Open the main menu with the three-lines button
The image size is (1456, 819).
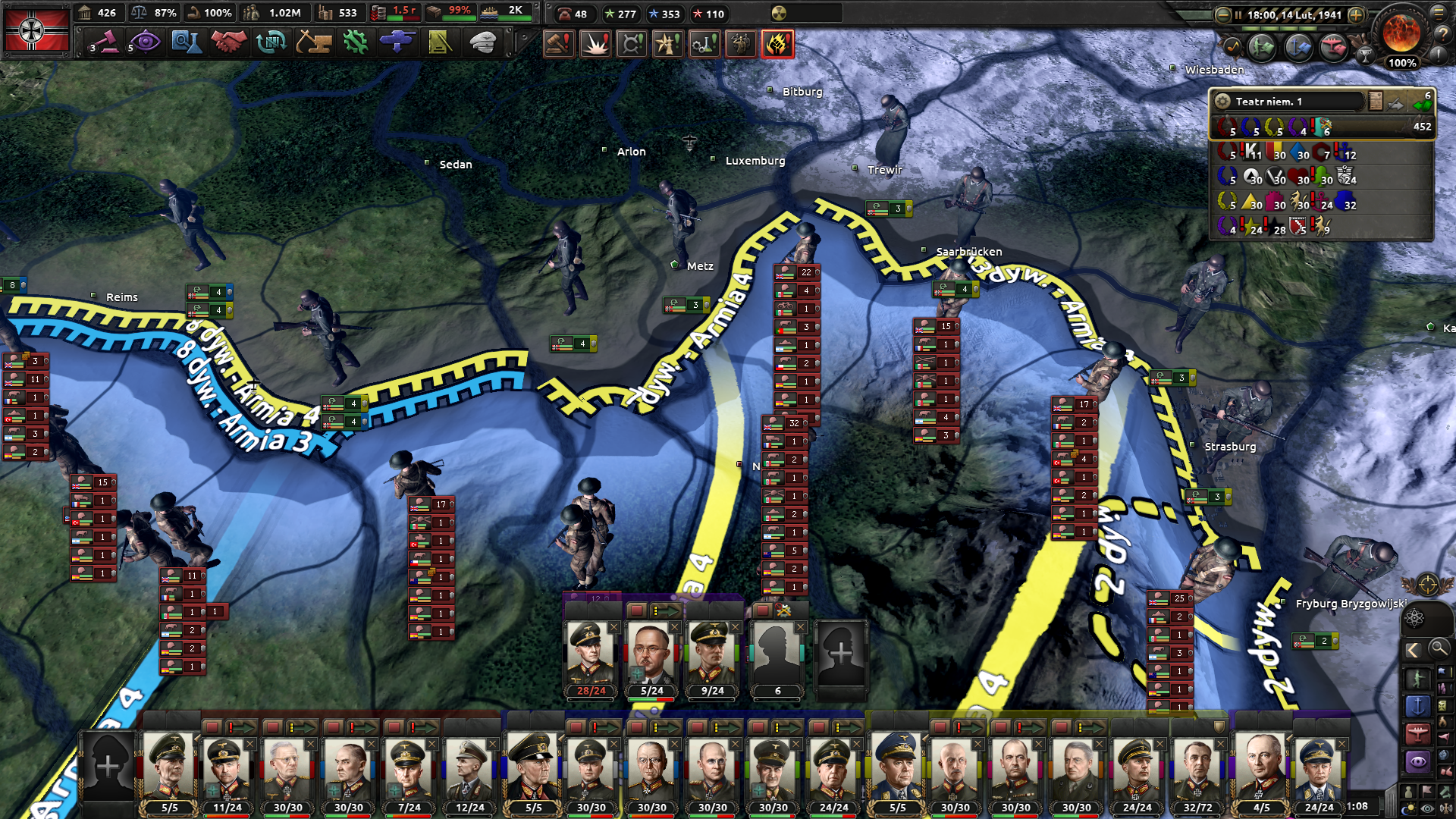coord(1439,12)
